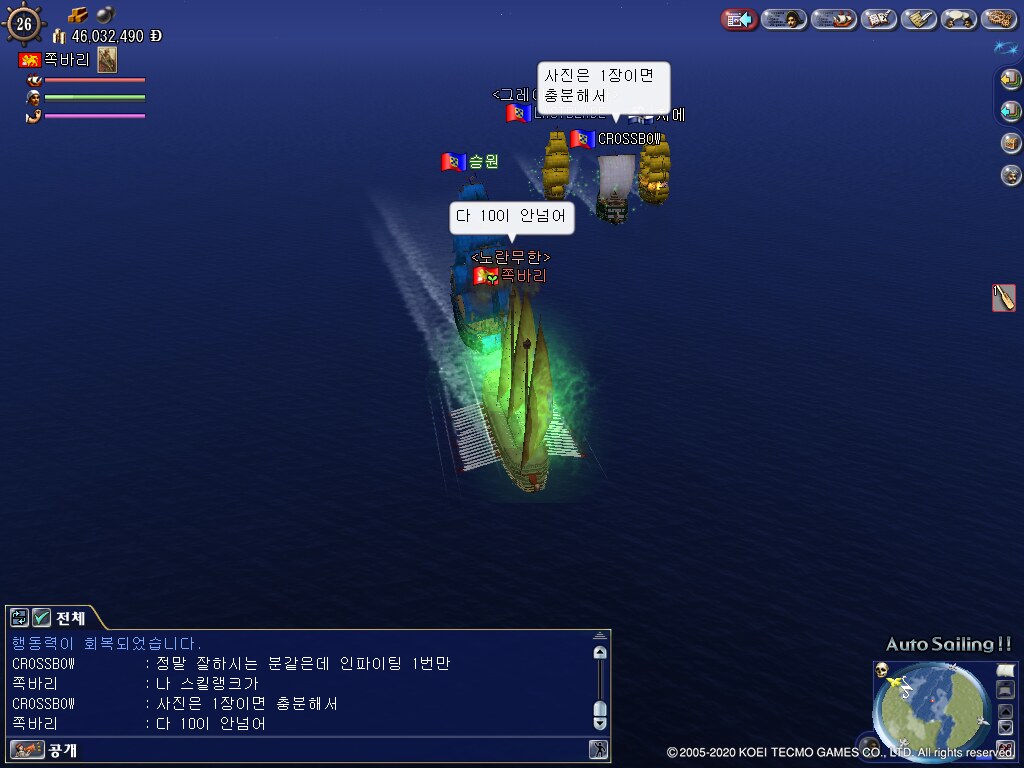Click the cyan arrow pages button
The height and width of the screenshot is (768, 1024).
[1011, 111]
